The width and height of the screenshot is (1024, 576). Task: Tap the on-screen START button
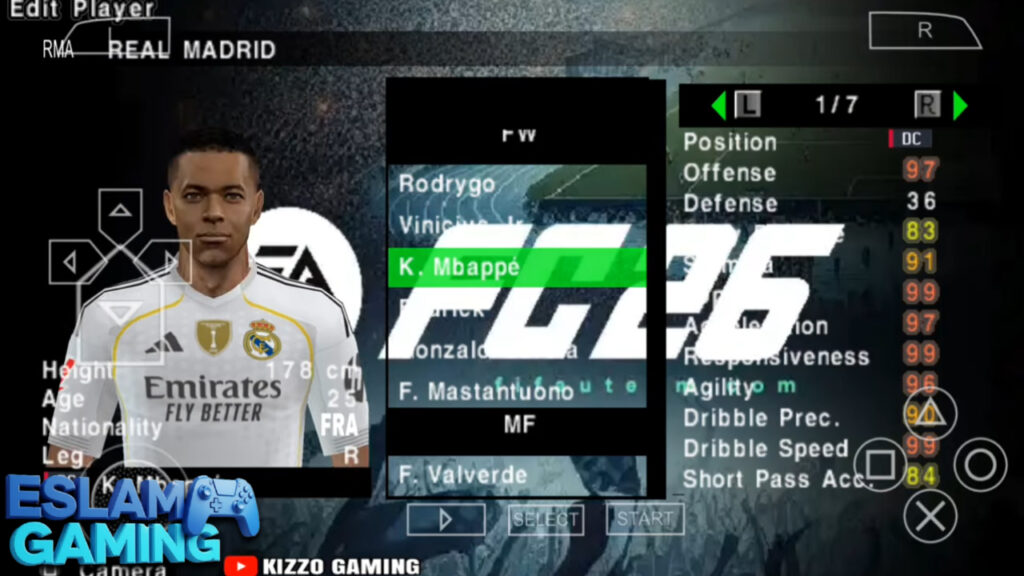(x=645, y=518)
